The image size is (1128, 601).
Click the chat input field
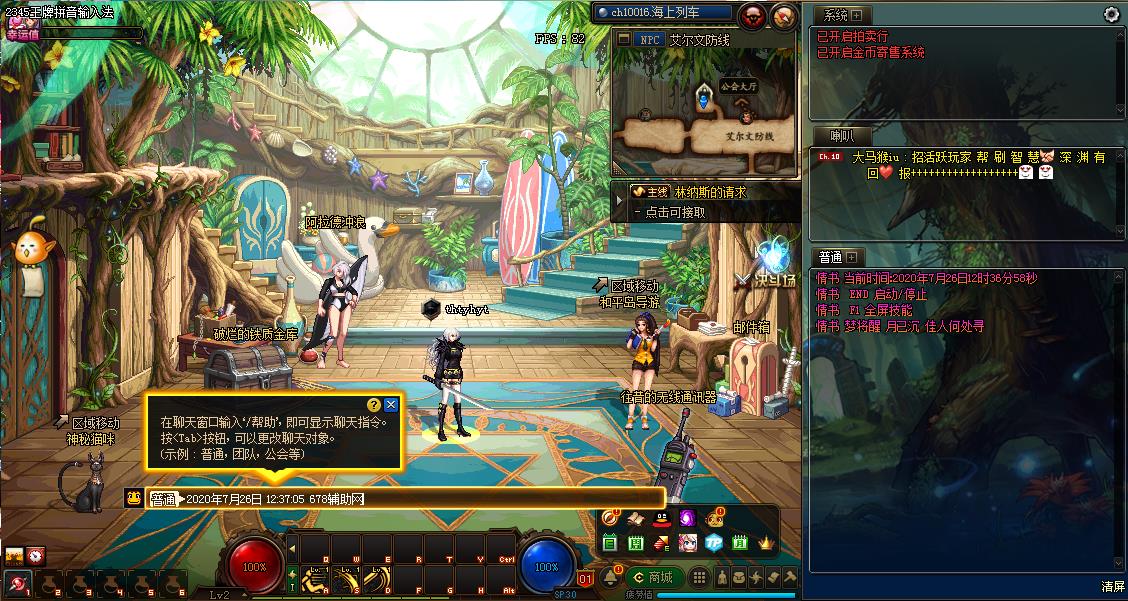point(420,498)
